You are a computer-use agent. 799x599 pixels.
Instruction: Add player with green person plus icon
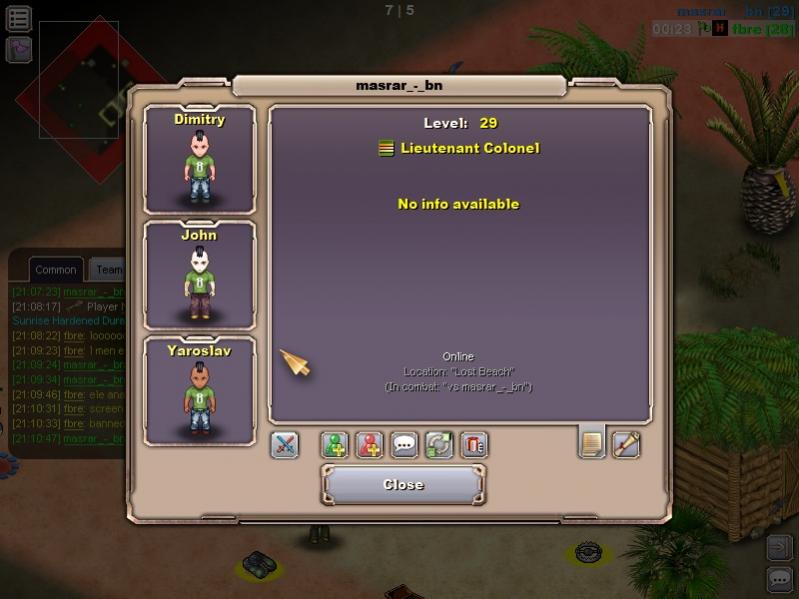pos(335,445)
